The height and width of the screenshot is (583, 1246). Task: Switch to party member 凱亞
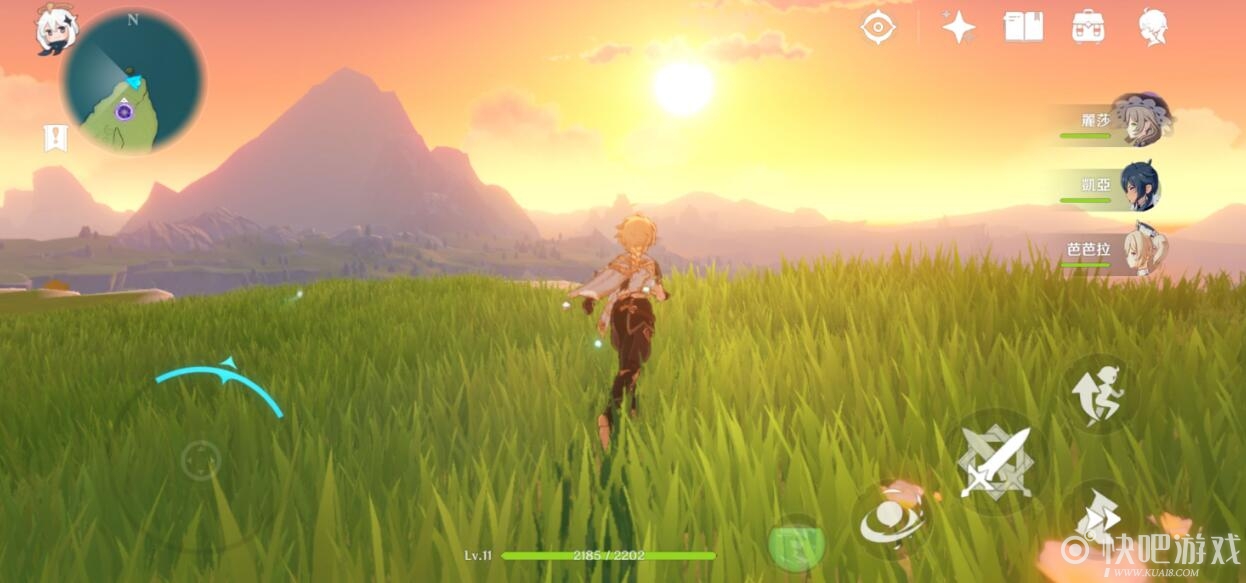pos(1116,185)
